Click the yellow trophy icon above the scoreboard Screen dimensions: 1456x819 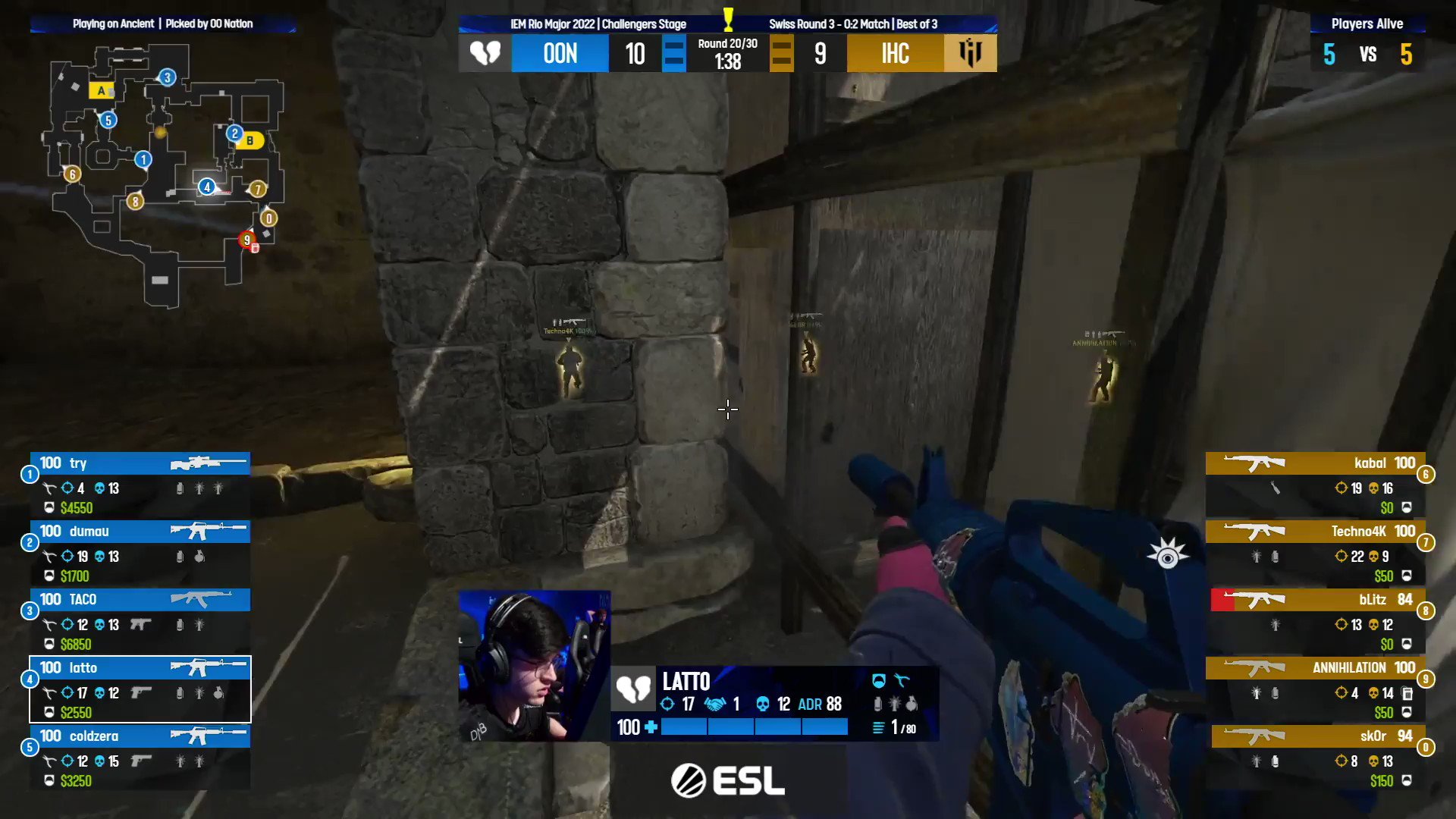click(727, 20)
